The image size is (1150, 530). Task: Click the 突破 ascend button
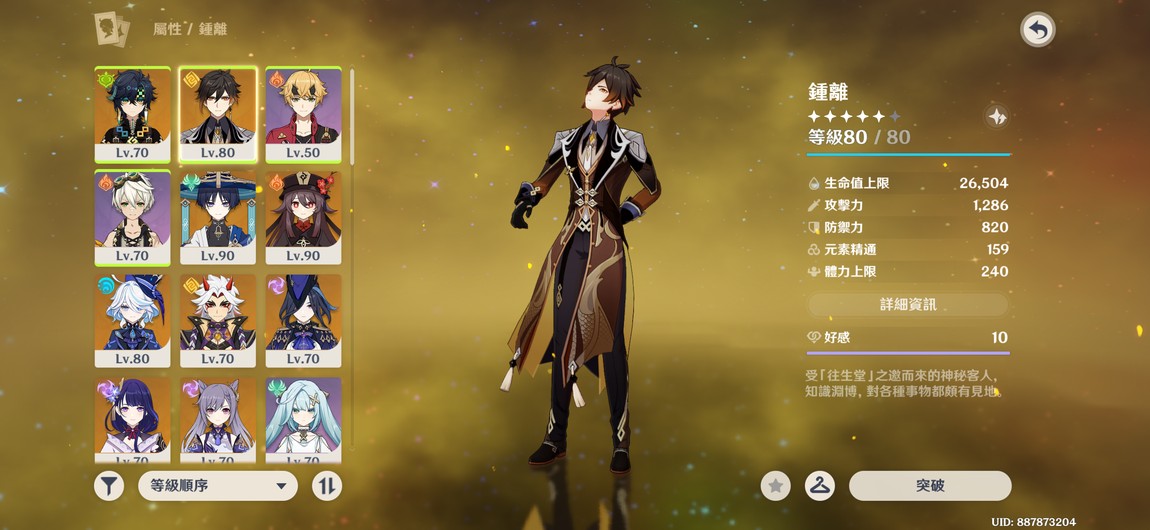coord(930,486)
